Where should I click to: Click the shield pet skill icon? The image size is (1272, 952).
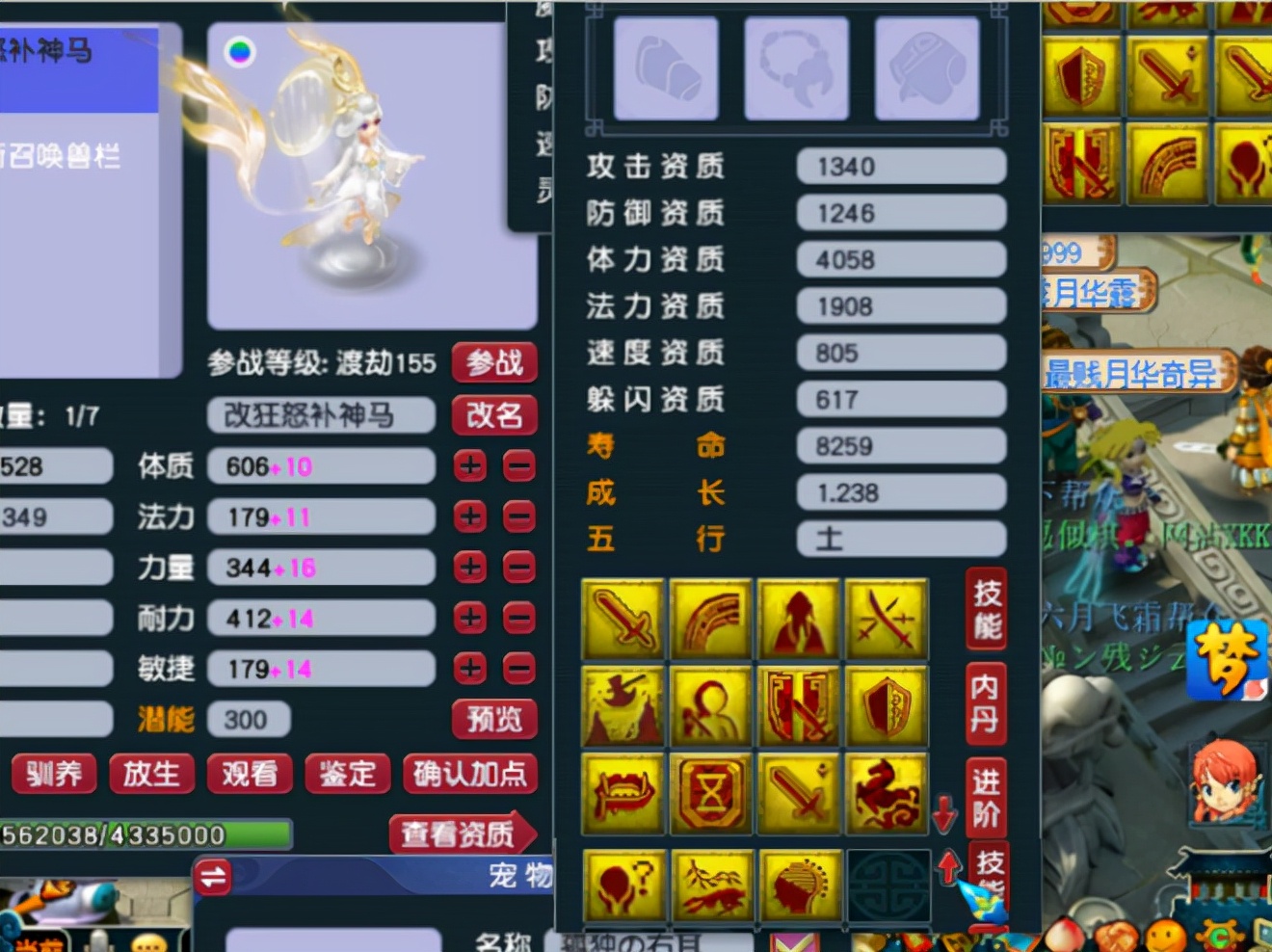pyautogui.click(x=886, y=705)
